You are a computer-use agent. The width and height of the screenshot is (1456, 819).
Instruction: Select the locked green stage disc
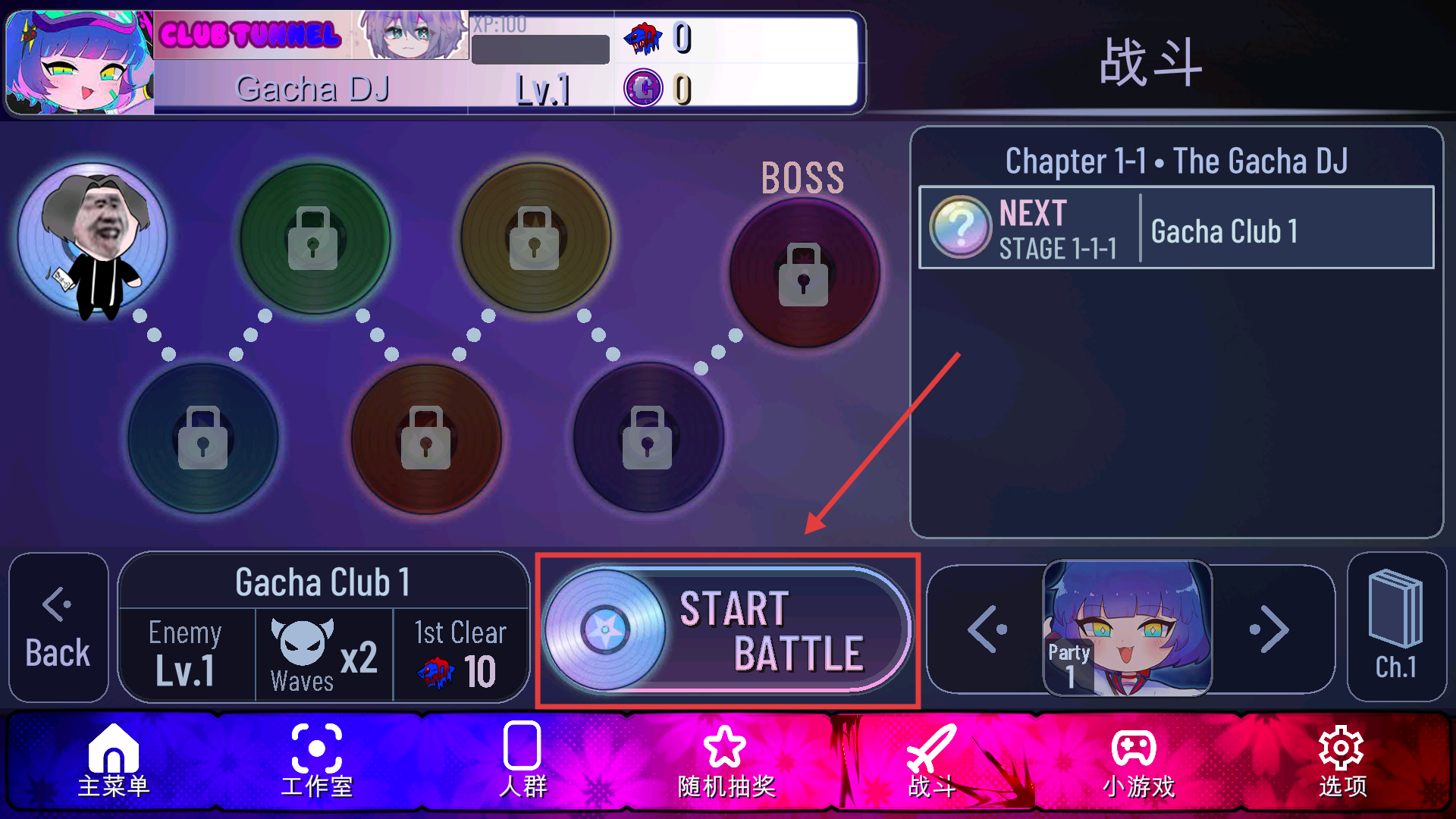click(314, 237)
